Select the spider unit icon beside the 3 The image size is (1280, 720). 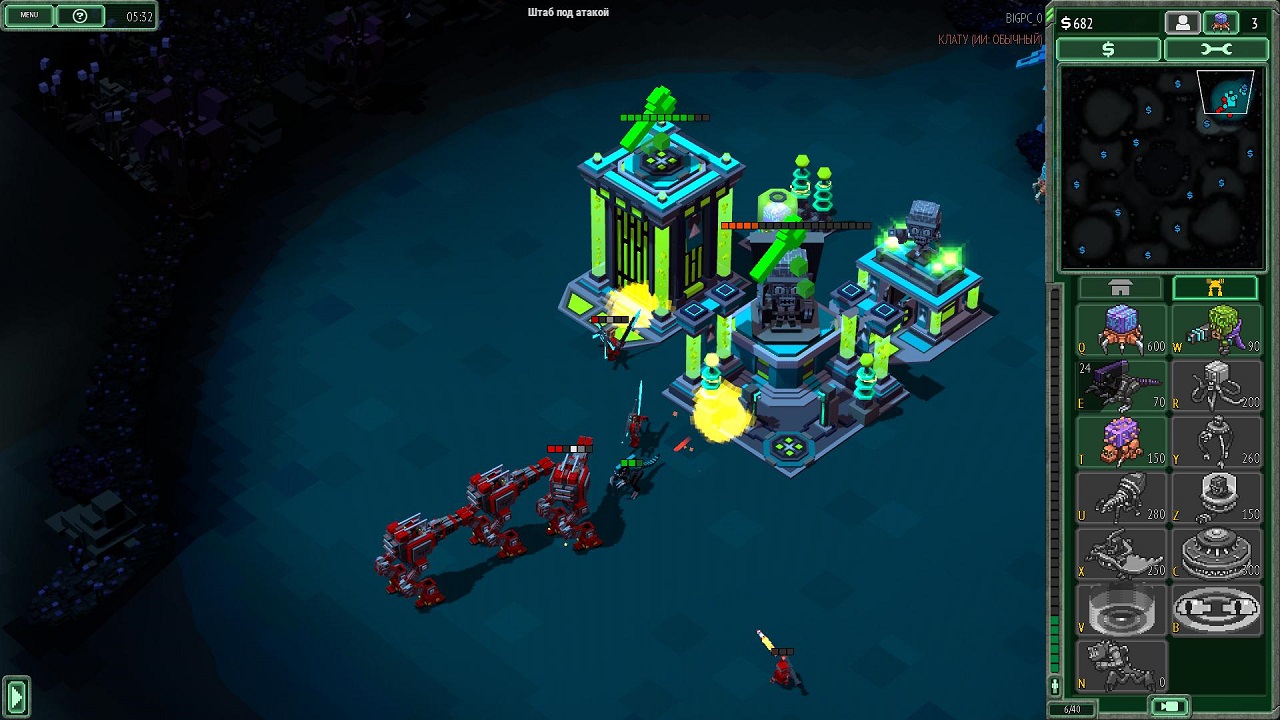click(1220, 23)
